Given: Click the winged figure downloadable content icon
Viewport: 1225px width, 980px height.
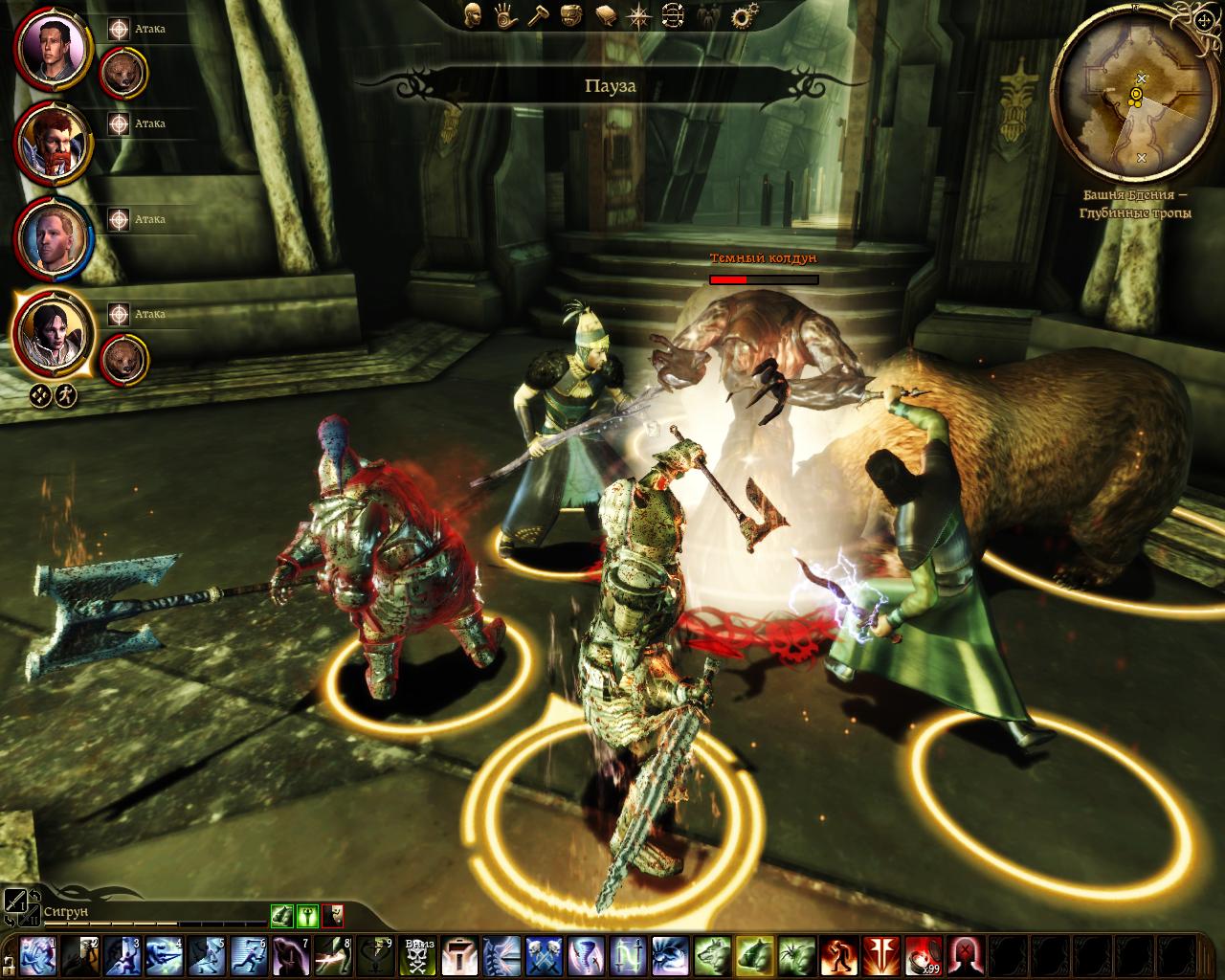Looking at the screenshot, I should [x=708, y=16].
